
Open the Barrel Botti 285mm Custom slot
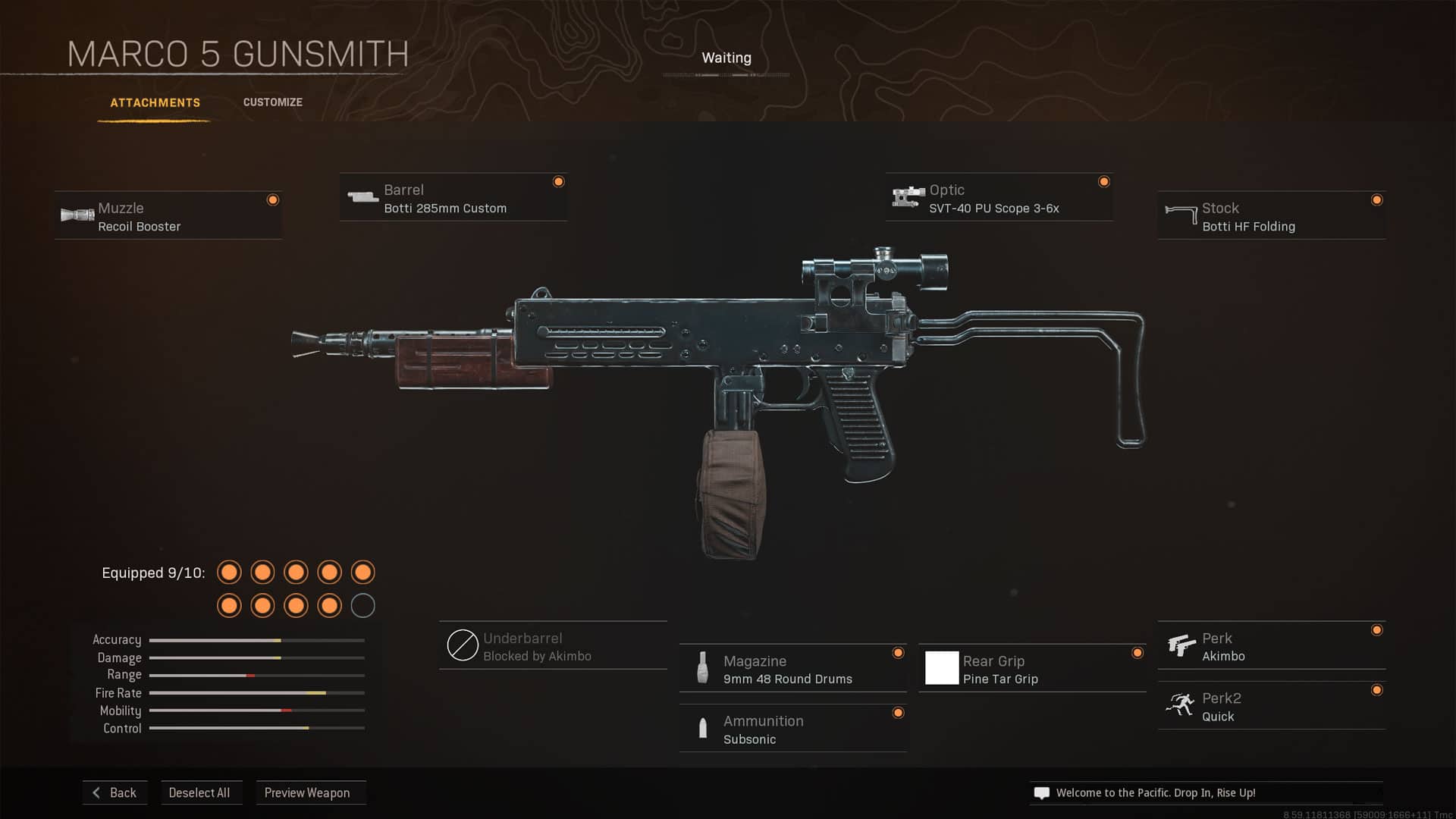[x=453, y=198]
